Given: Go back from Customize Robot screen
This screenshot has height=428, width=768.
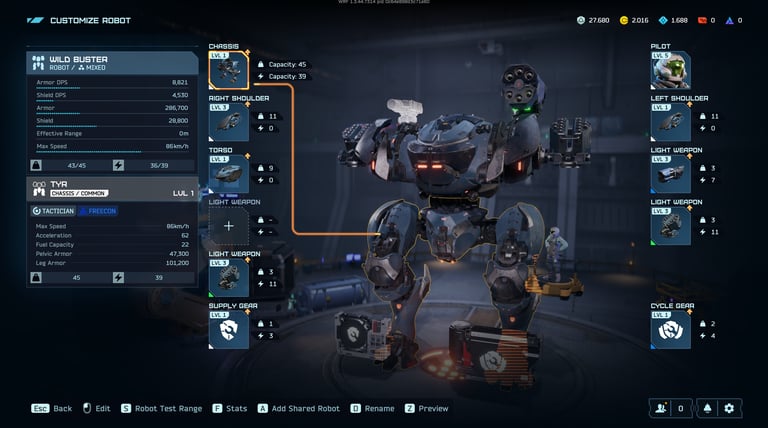Looking at the screenshot, I should point(52,408).
